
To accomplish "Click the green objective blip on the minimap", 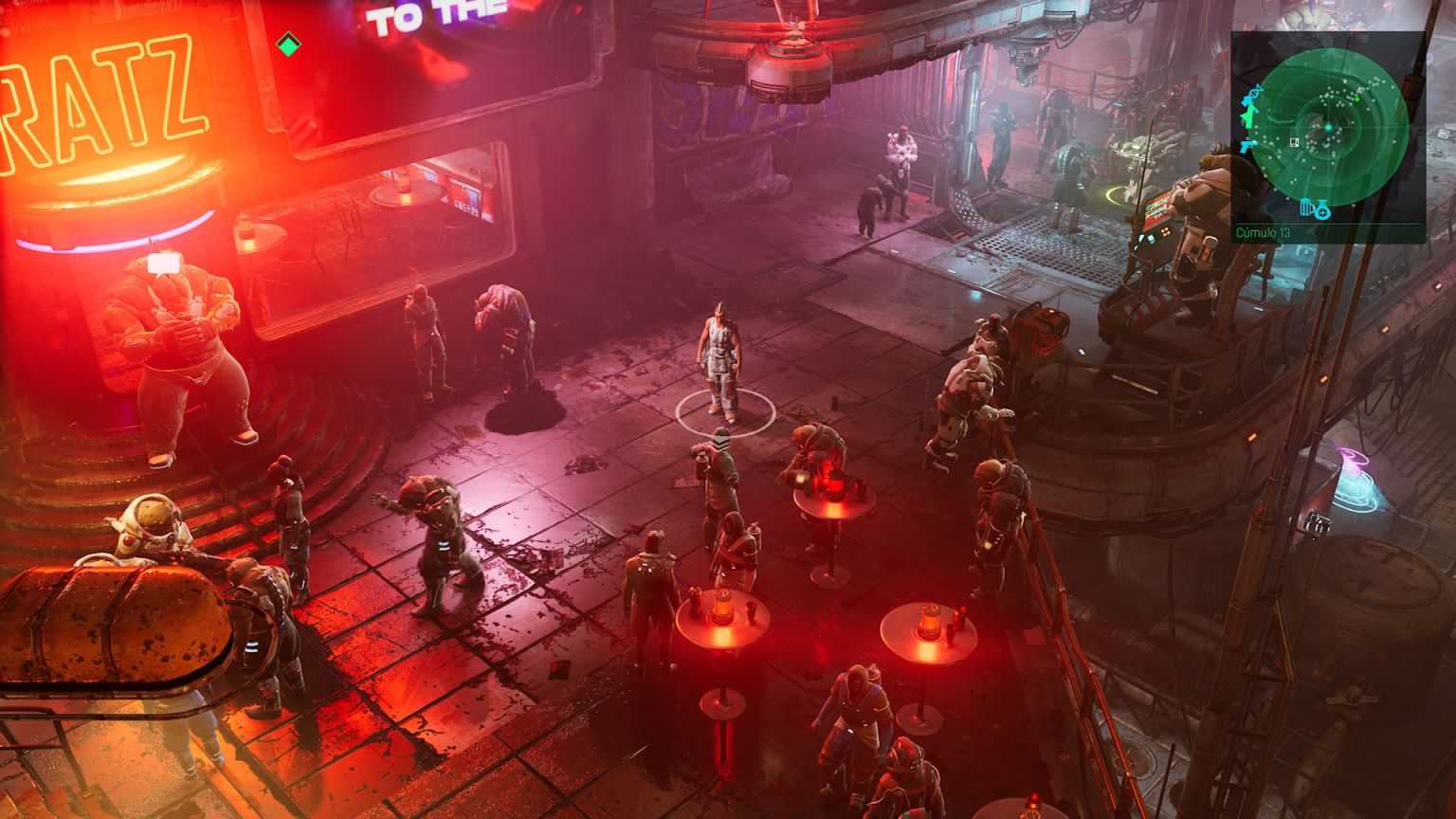I will 1357,98.
